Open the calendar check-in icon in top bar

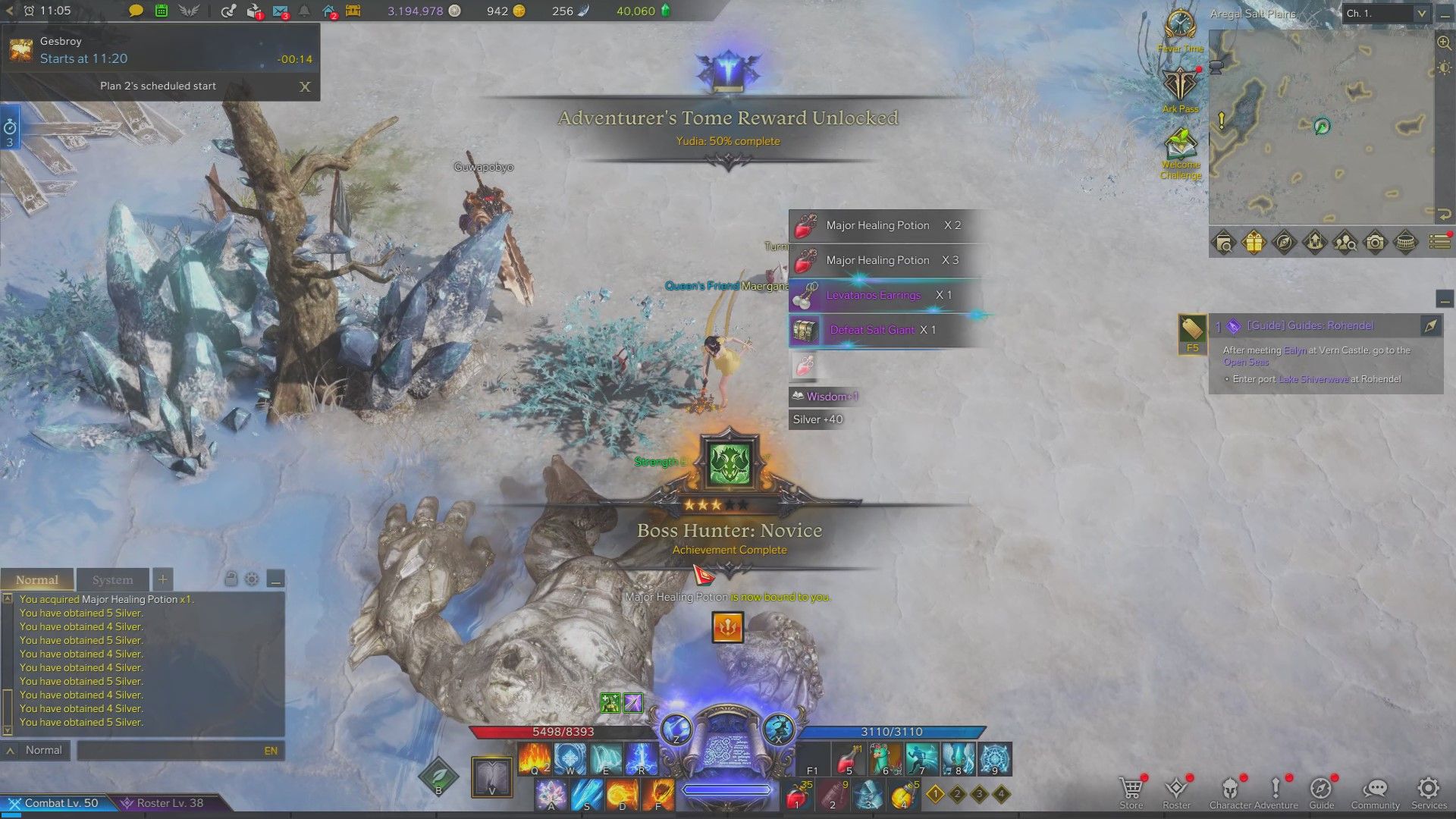(162, 11)
